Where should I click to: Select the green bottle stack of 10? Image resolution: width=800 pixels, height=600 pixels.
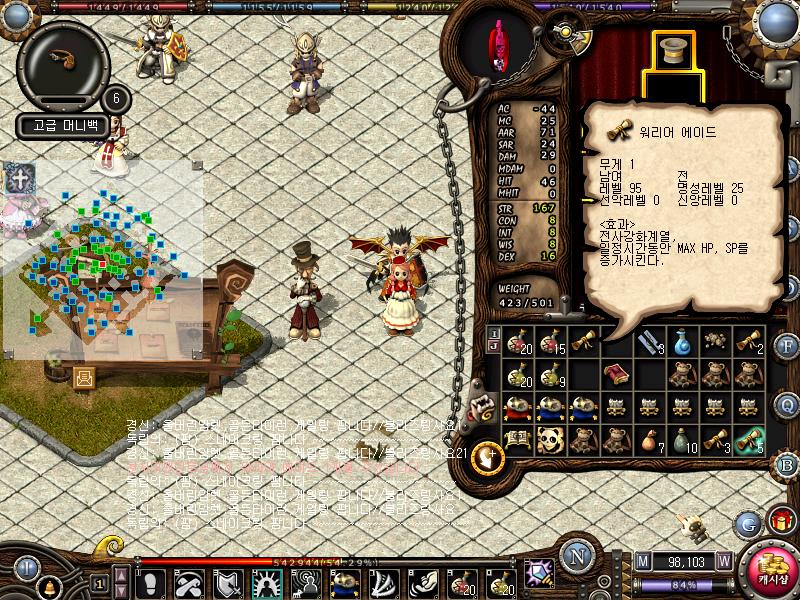click(x=681, y=439)
